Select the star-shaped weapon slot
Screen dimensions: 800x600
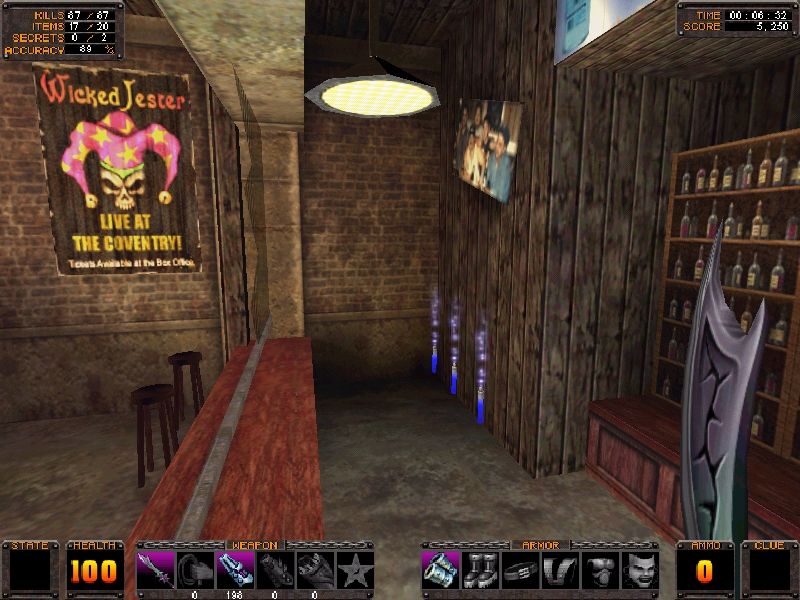[x=356, y=570]
